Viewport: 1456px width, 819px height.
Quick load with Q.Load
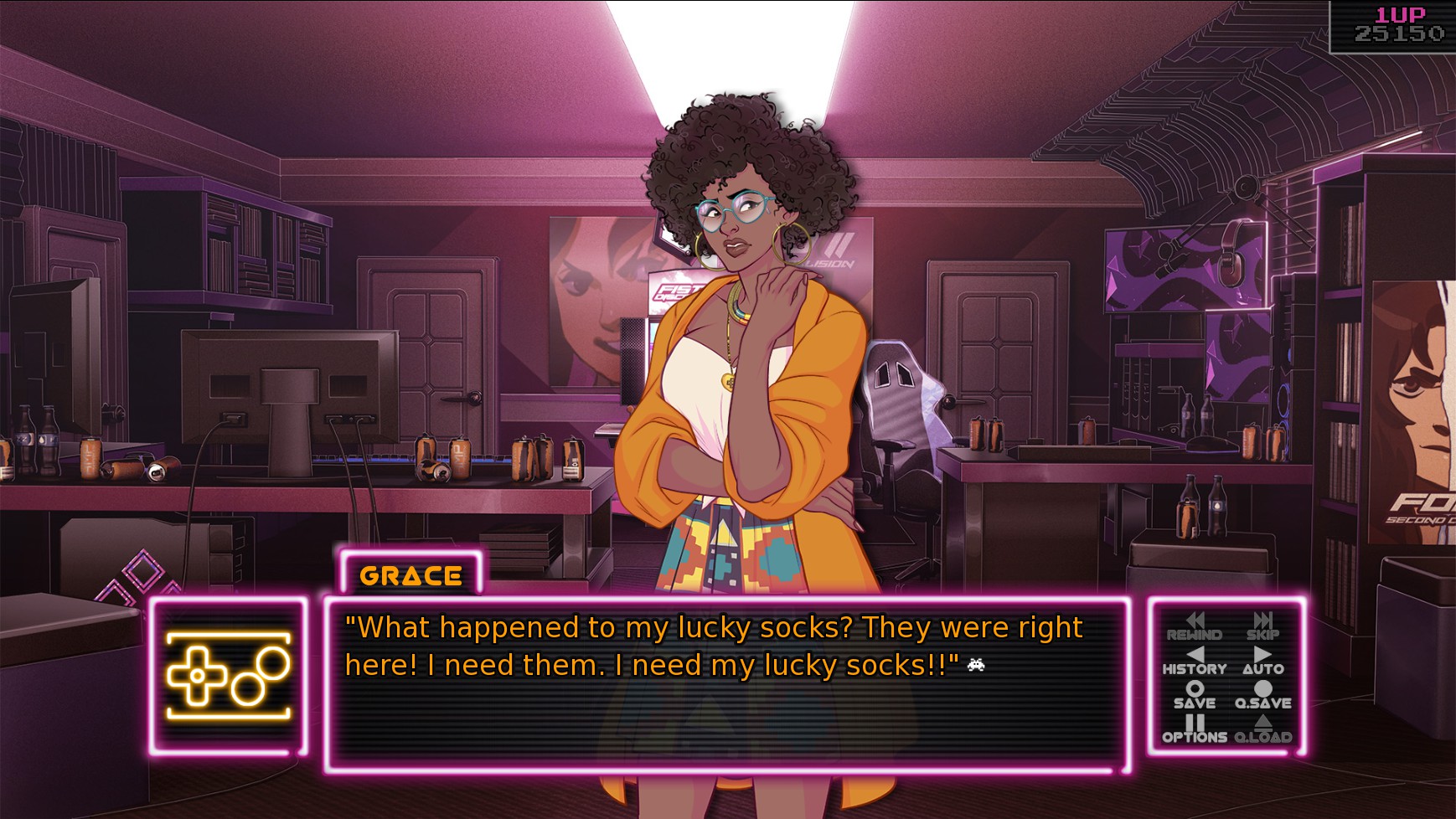[x=1262, y=729]
